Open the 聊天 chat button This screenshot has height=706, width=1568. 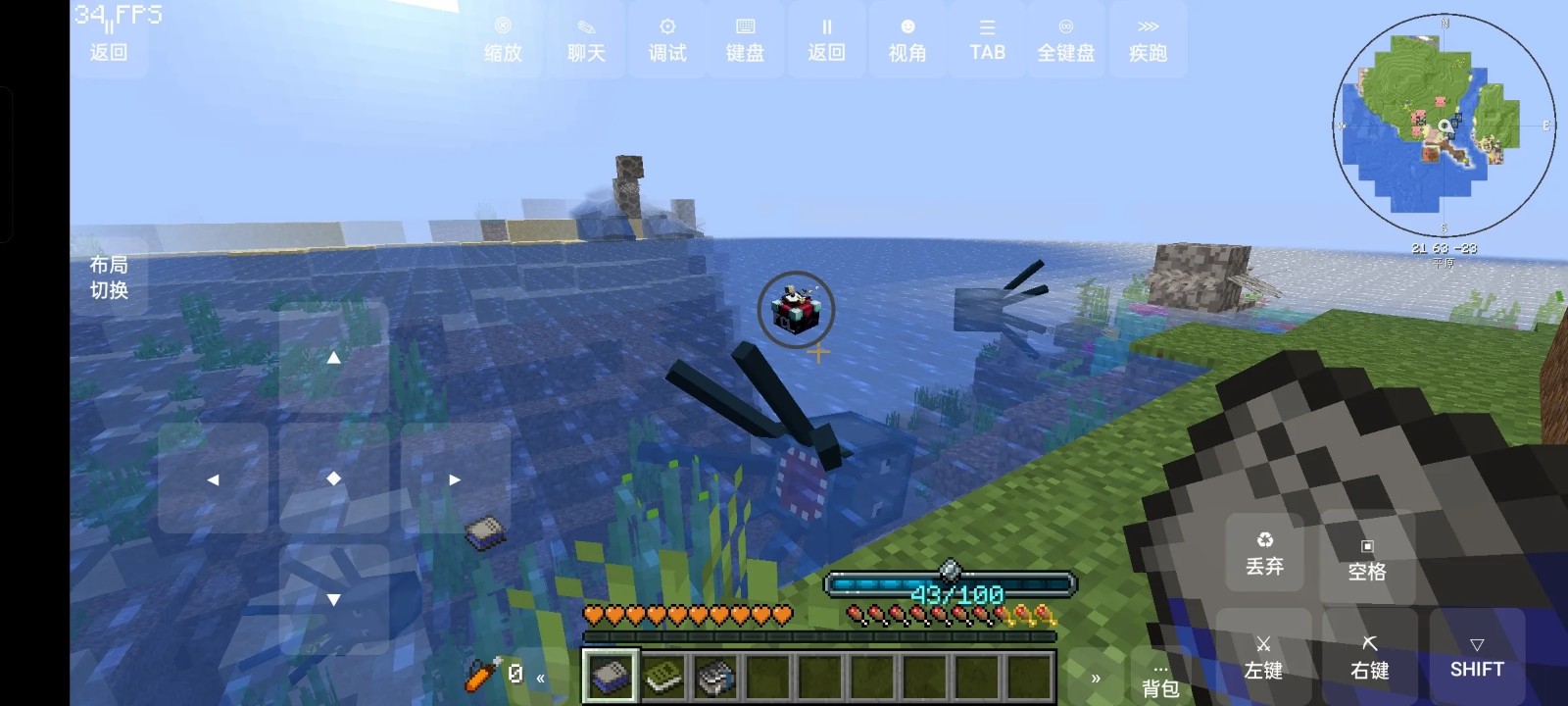tap(586, 40)
